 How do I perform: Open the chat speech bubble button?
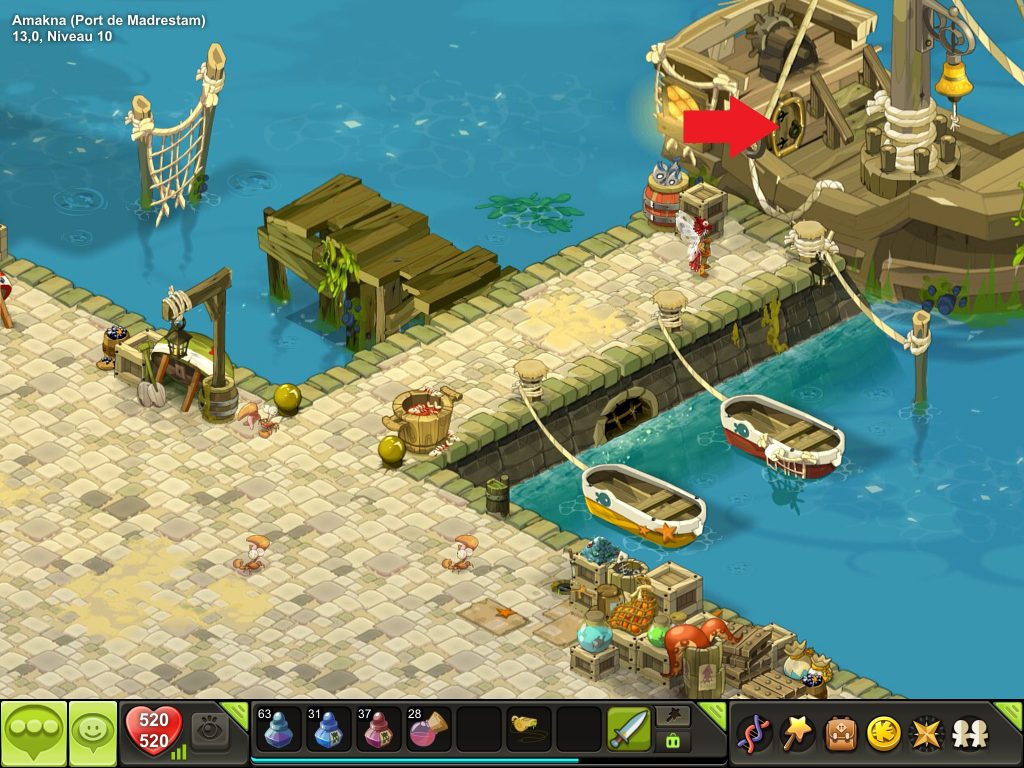tap(33, 733)
